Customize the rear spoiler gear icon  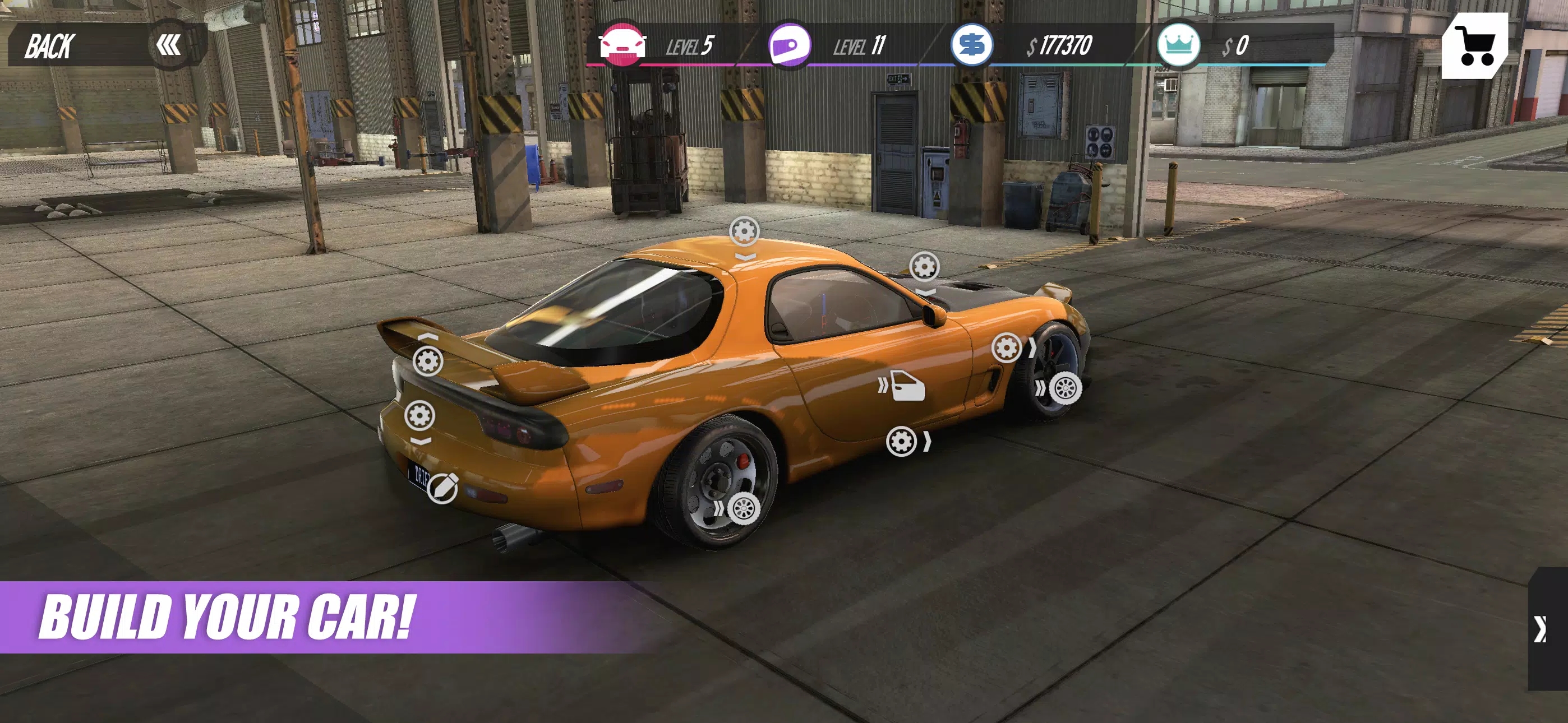tap(428, 361)
